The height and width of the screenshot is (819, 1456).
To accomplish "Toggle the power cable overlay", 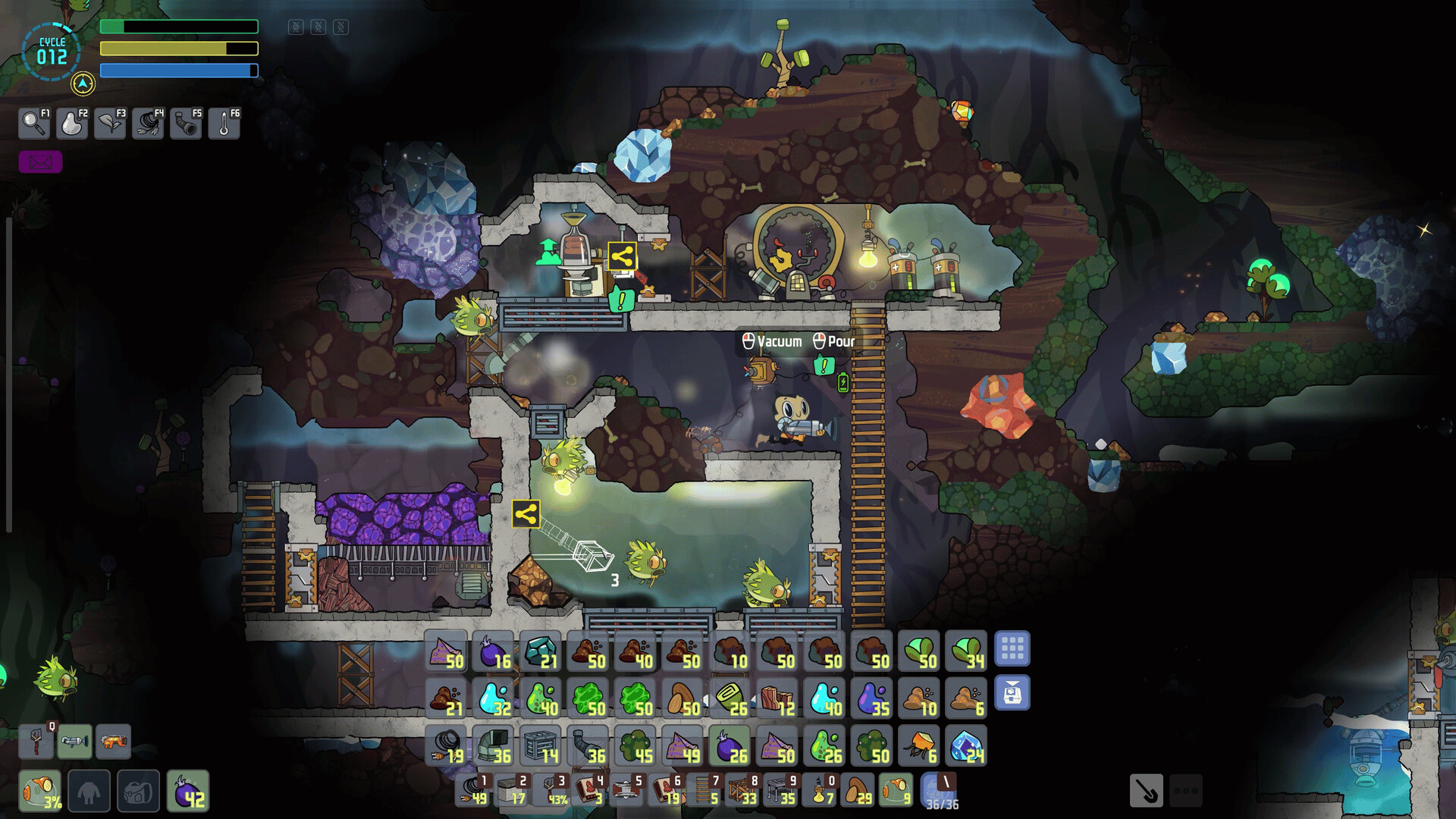I will click(x=148, y=123).
